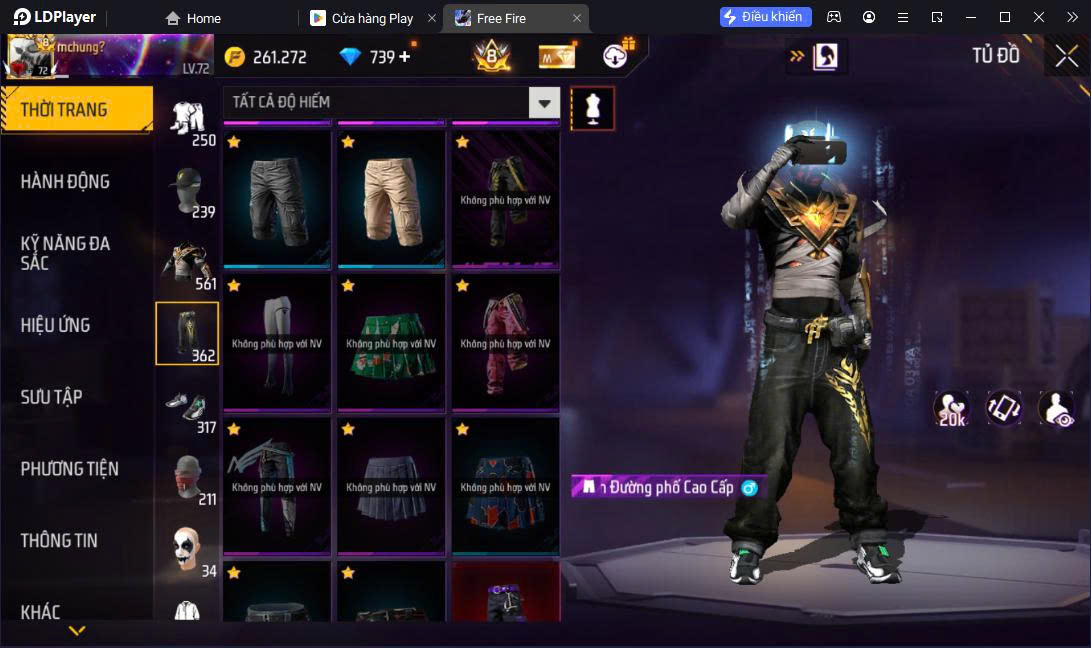The image size is (1091, 648).
Task: Open the player profile avatar
Action: (x=30, y=56)
